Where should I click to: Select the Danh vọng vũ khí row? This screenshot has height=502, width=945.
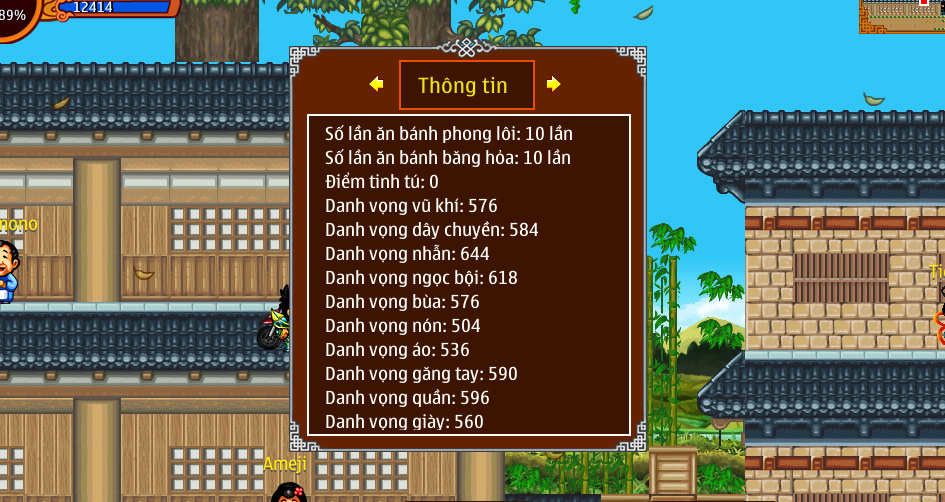[411, 206]
